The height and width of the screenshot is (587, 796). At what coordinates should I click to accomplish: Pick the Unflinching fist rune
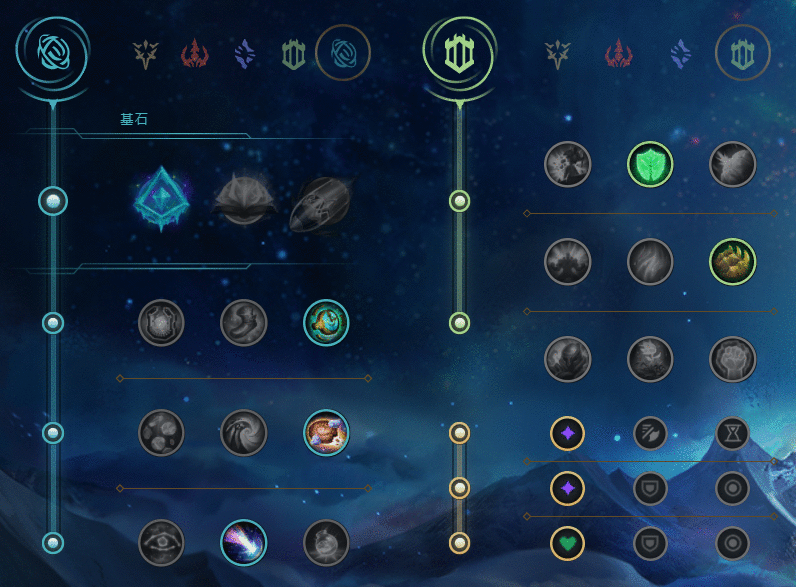click(x=732, y=358)
